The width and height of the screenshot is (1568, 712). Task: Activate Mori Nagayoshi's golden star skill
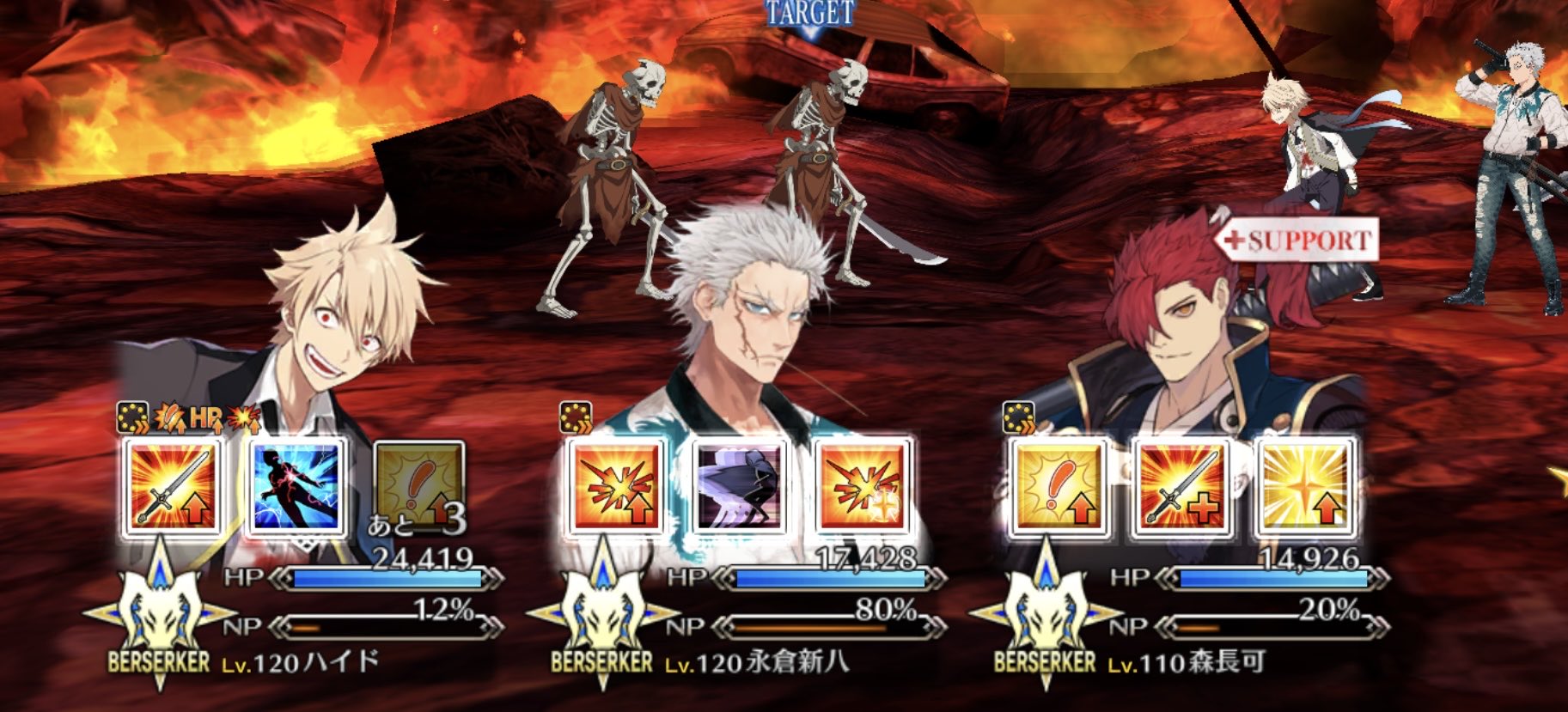click(x=1305, y=488)
